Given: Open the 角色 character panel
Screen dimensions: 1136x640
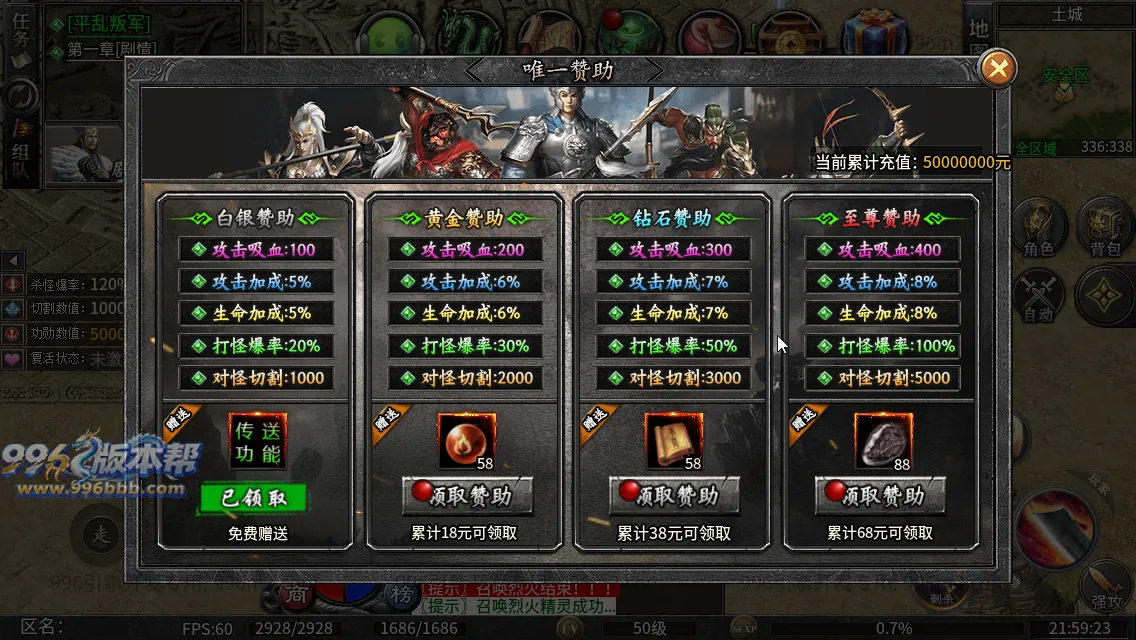Looking at the screenshot, I should 1036,229.
